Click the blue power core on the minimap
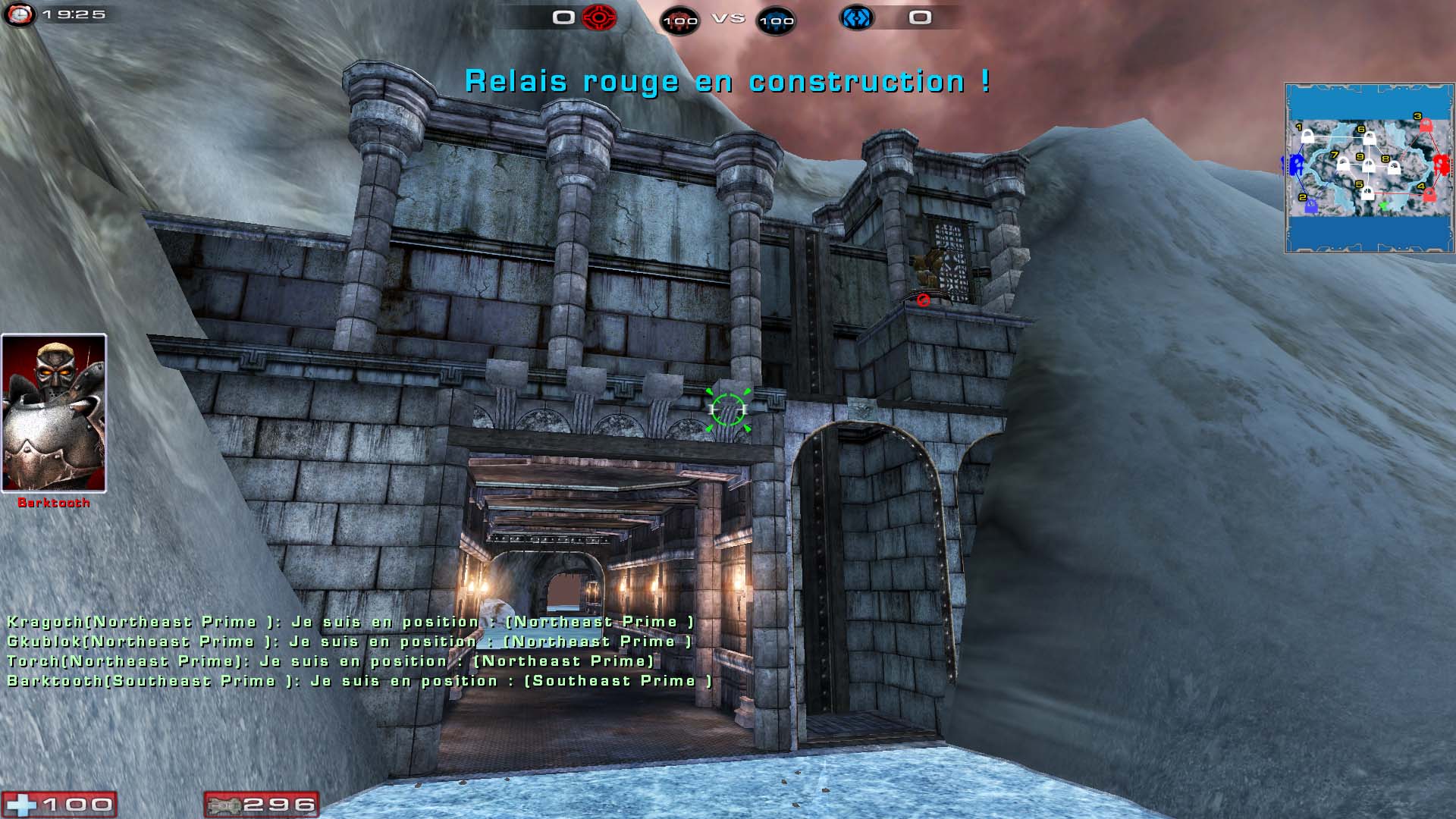The image size is (1456, 819). point(1296,164)
